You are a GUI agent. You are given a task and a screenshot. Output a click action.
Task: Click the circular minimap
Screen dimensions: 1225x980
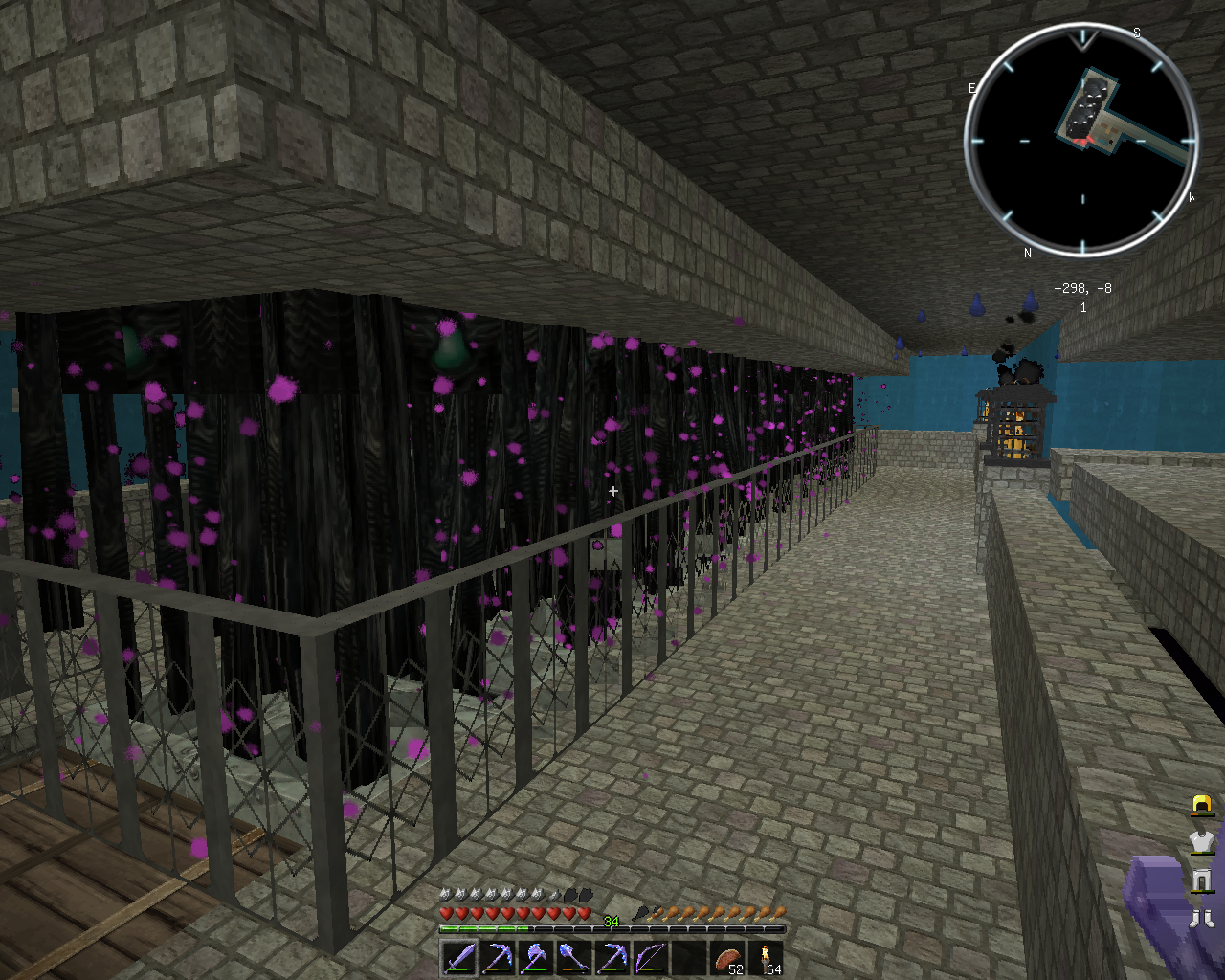[1081, 140]
